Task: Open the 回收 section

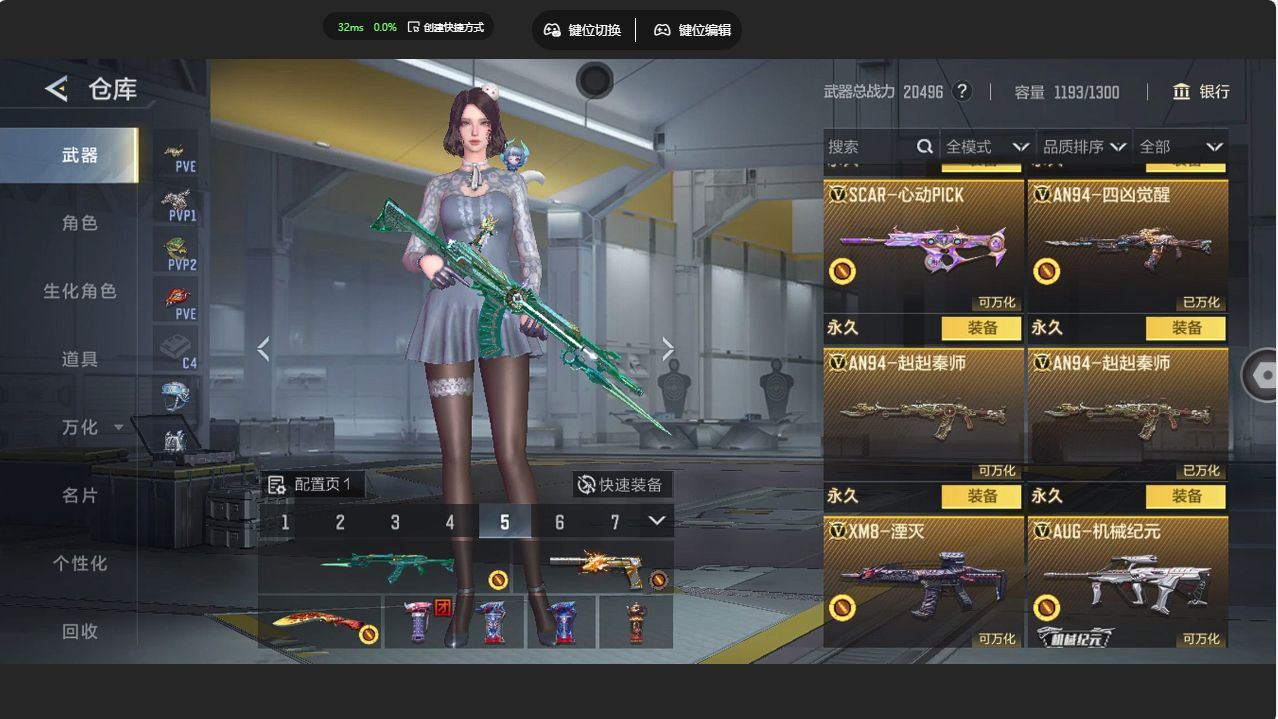Action: click(x=79, y=631)
